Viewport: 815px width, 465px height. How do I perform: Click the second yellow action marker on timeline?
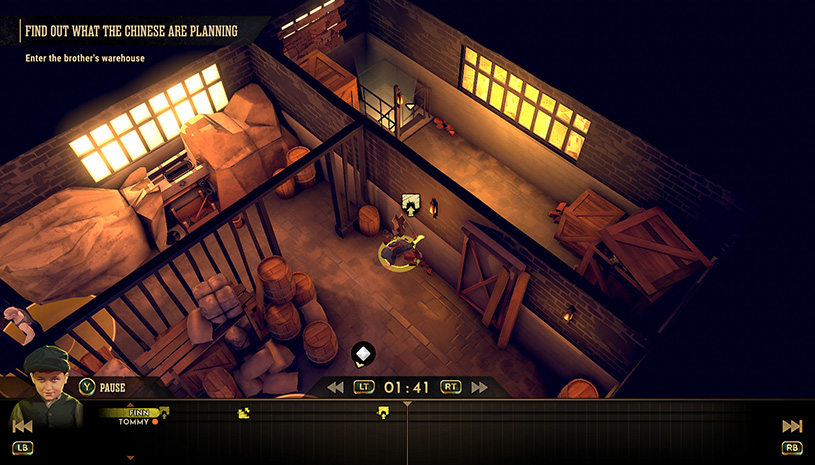coord(381,412)
